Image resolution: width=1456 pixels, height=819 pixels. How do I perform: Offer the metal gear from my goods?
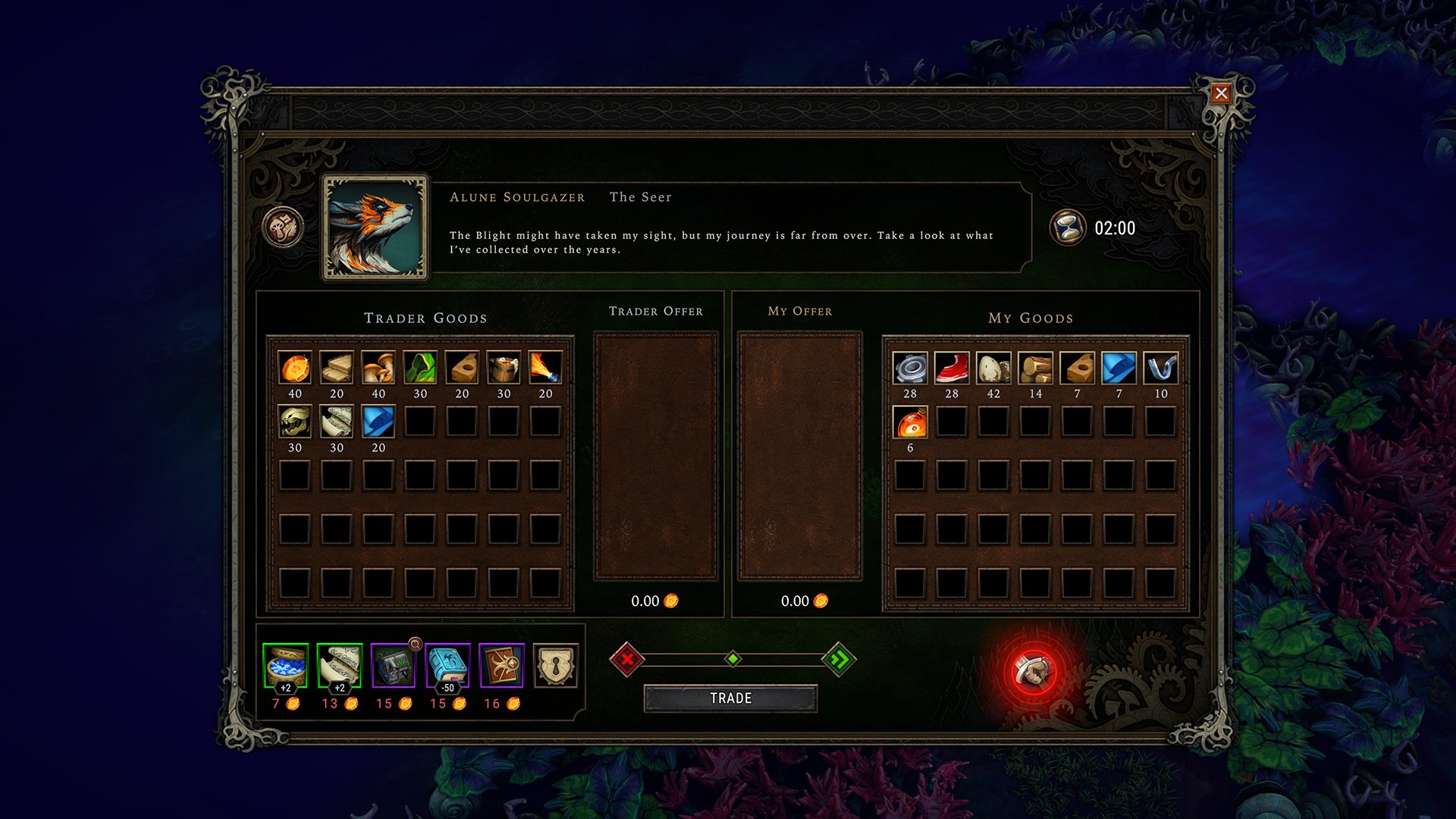point(910,368)
